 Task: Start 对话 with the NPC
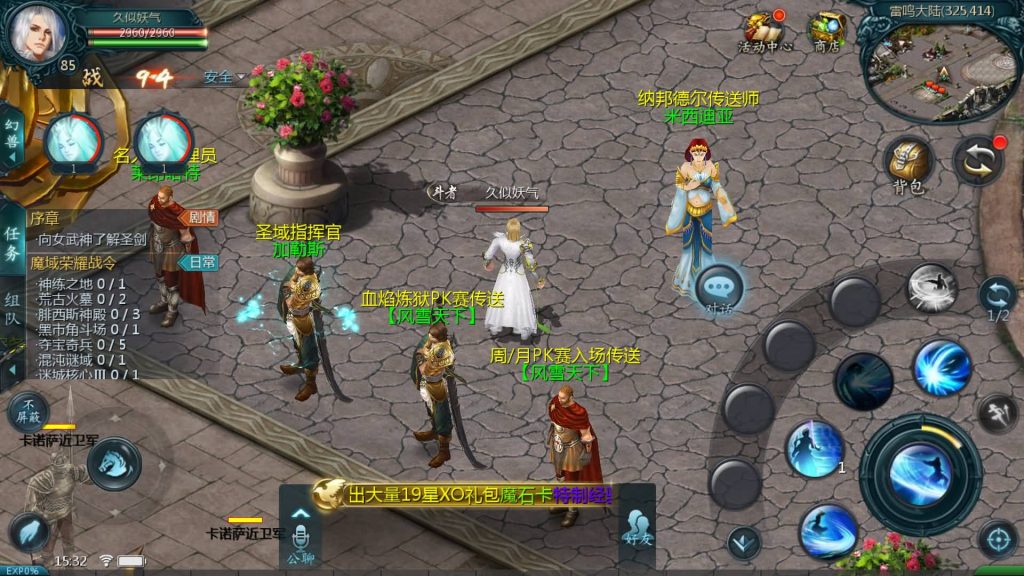pos(720,288)
